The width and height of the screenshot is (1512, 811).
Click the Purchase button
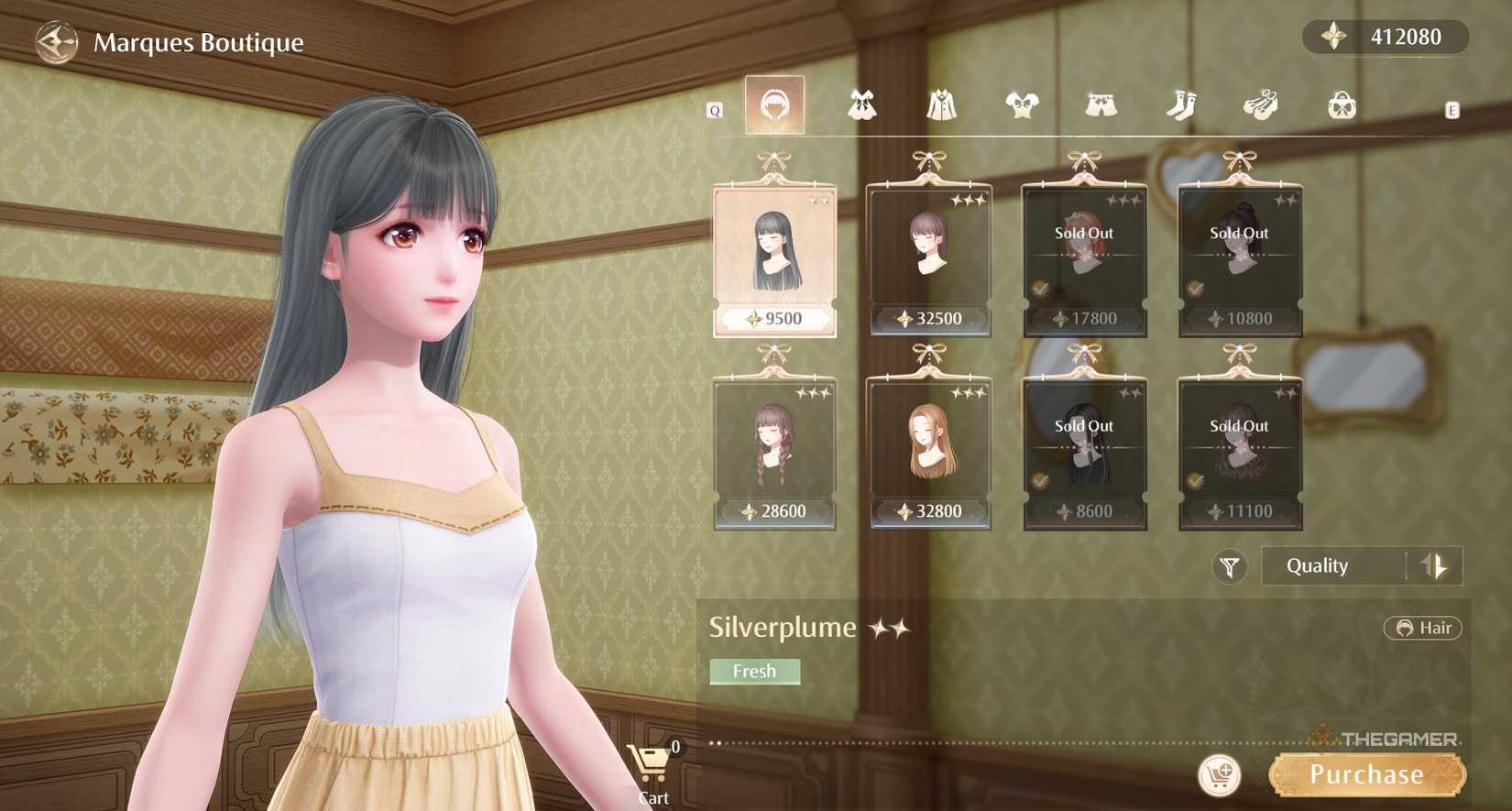point(1366,773)
